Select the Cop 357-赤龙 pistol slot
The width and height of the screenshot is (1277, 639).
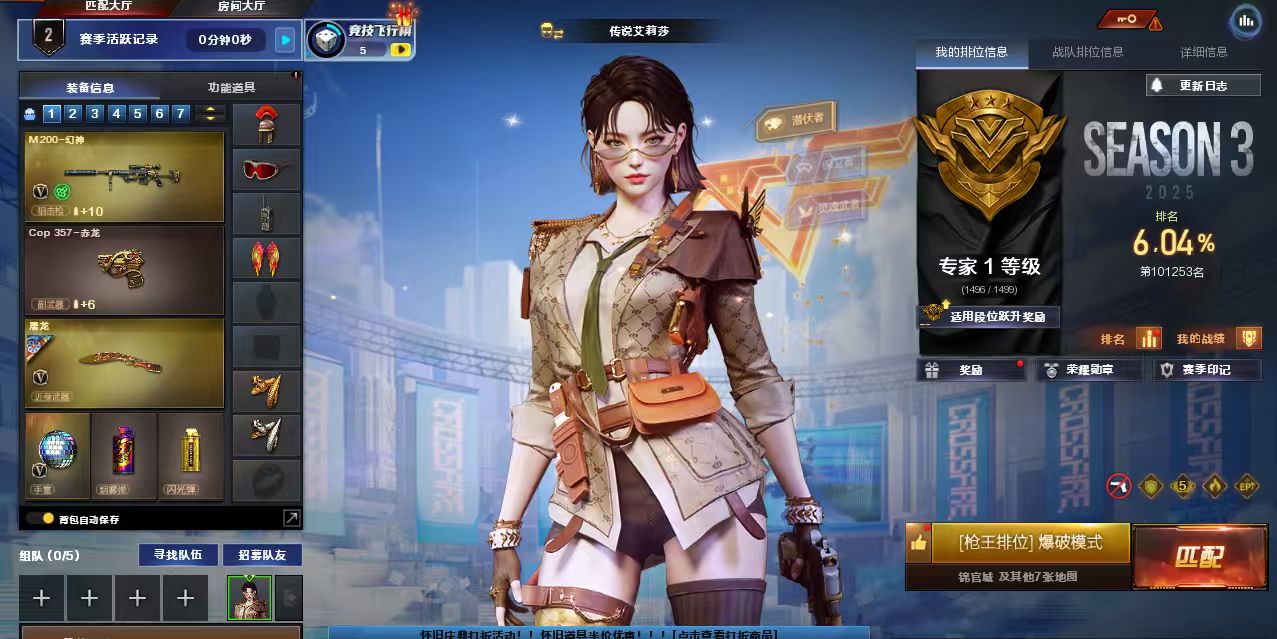(124, 269)
